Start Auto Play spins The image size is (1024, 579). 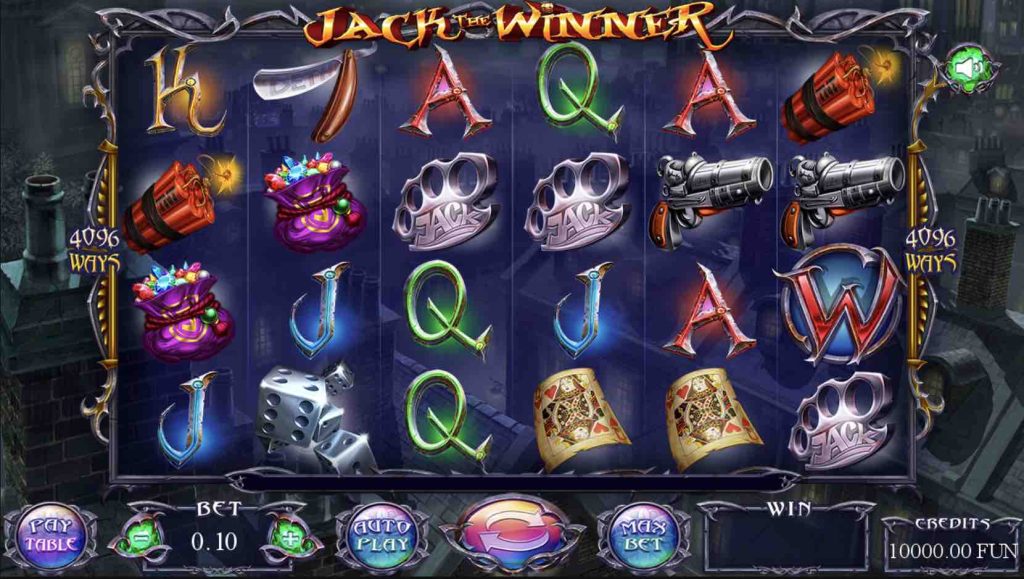point(384,537)
